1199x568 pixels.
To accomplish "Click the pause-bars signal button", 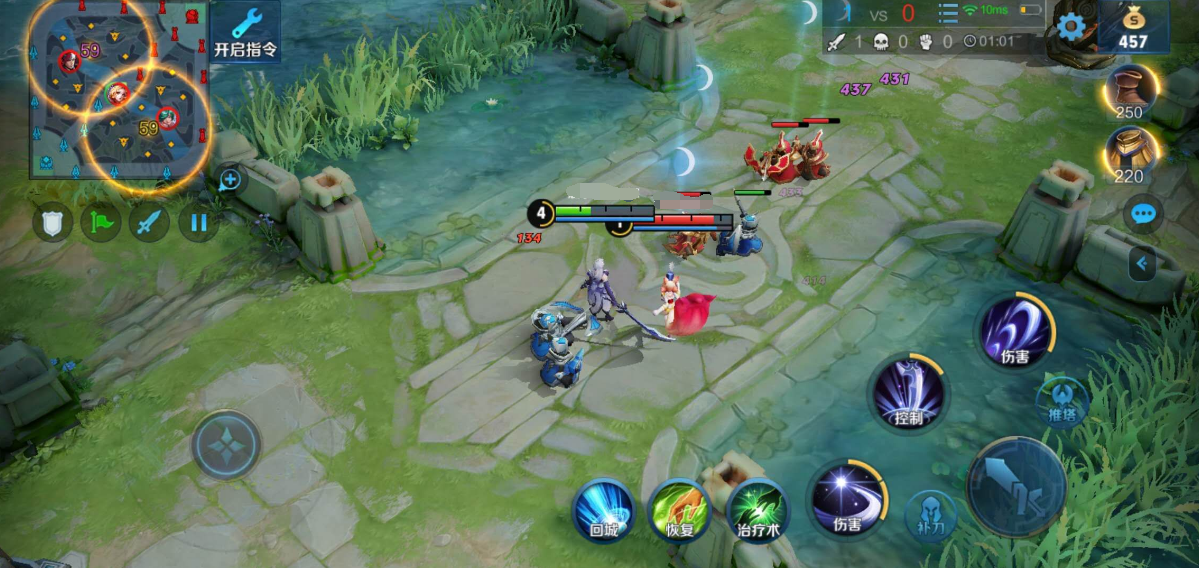I will [x=198, y=222].
